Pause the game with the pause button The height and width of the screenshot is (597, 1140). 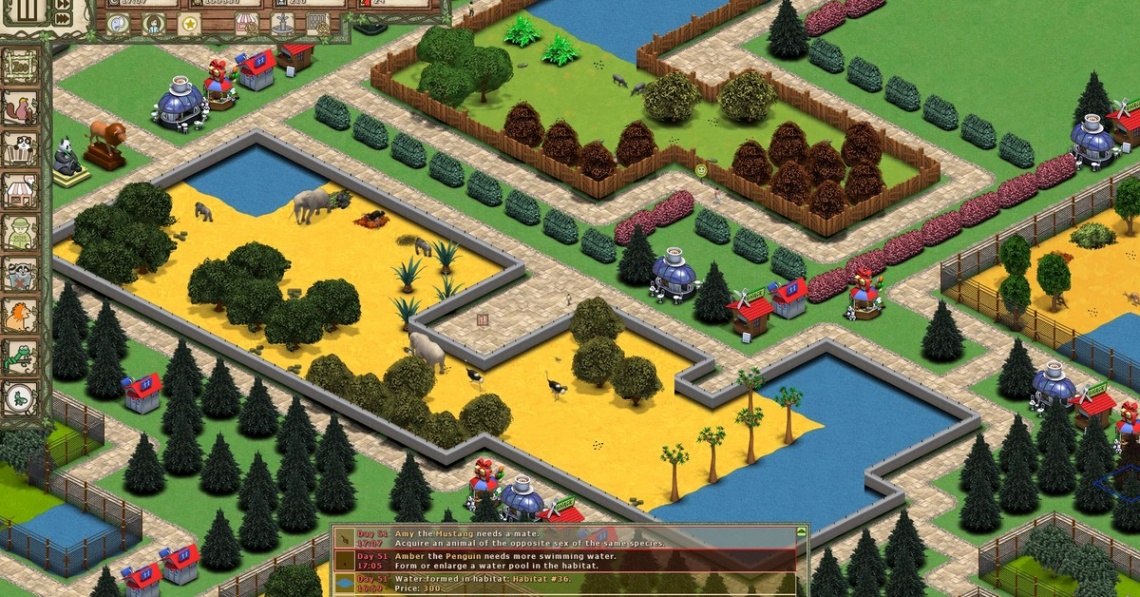pos(27,11)
